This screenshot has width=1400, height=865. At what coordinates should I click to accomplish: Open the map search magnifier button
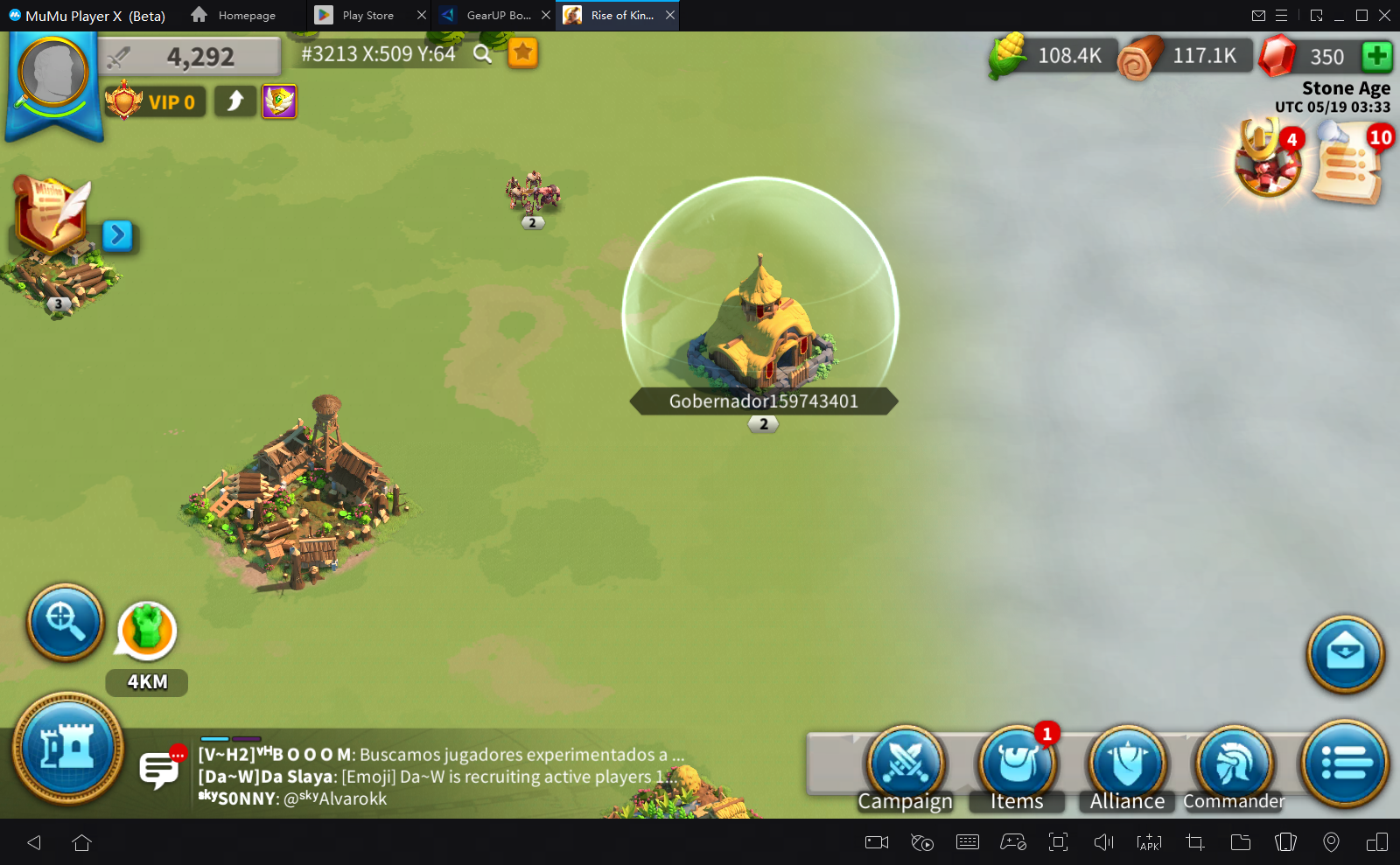65,622
